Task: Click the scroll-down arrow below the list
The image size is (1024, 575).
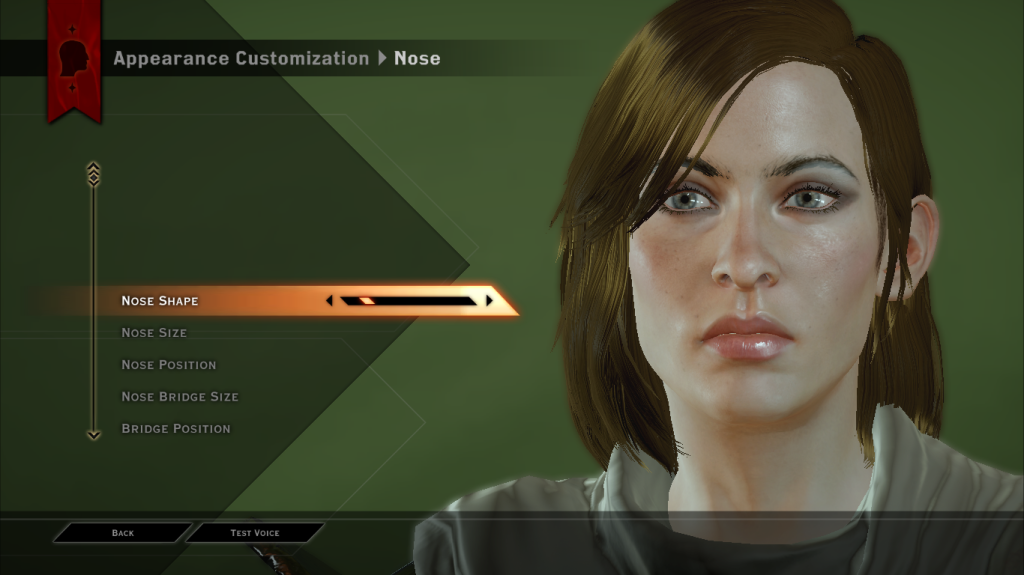Action: (94, 435)
